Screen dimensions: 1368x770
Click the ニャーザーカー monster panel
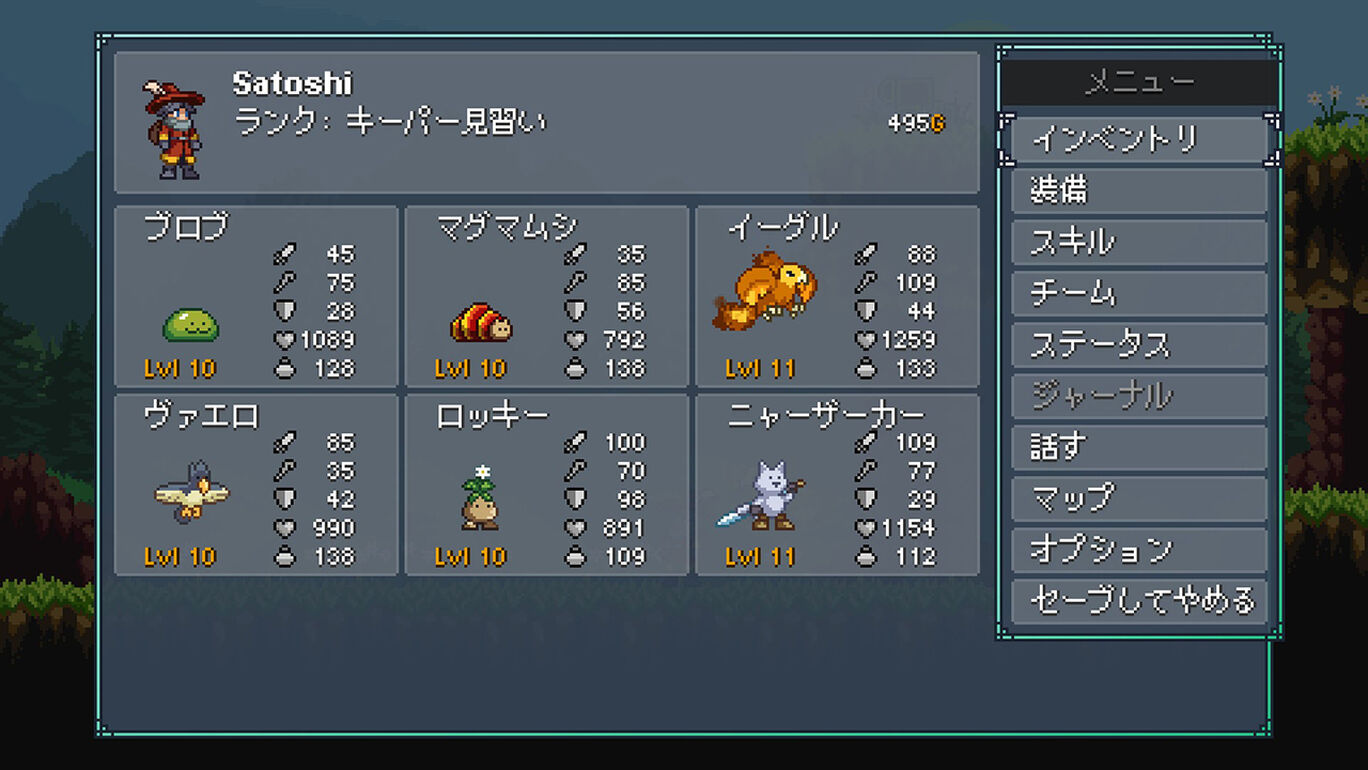(x=837, y=485)
